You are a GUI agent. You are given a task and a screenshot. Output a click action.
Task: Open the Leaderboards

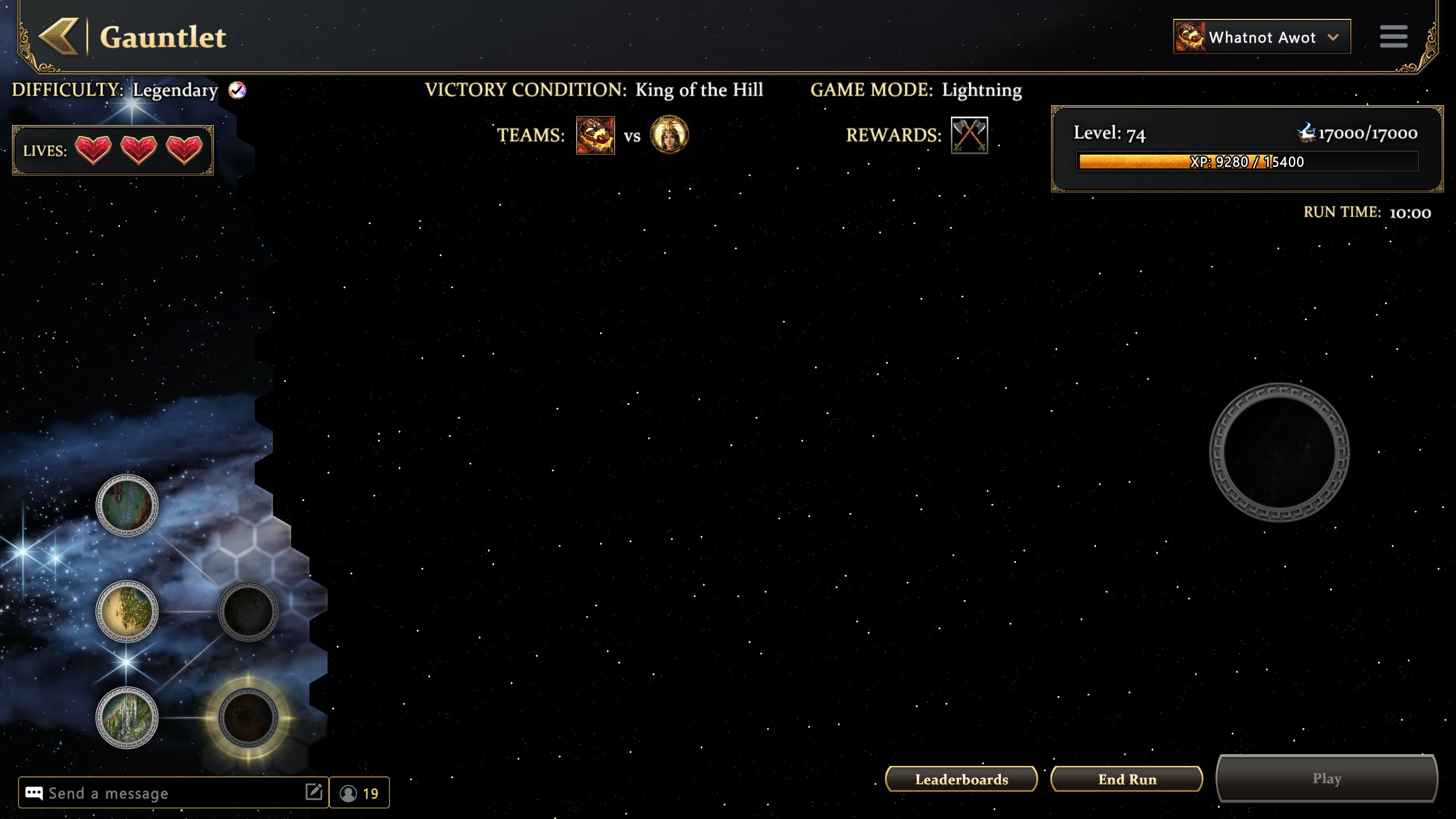click(x=961, y=779)
